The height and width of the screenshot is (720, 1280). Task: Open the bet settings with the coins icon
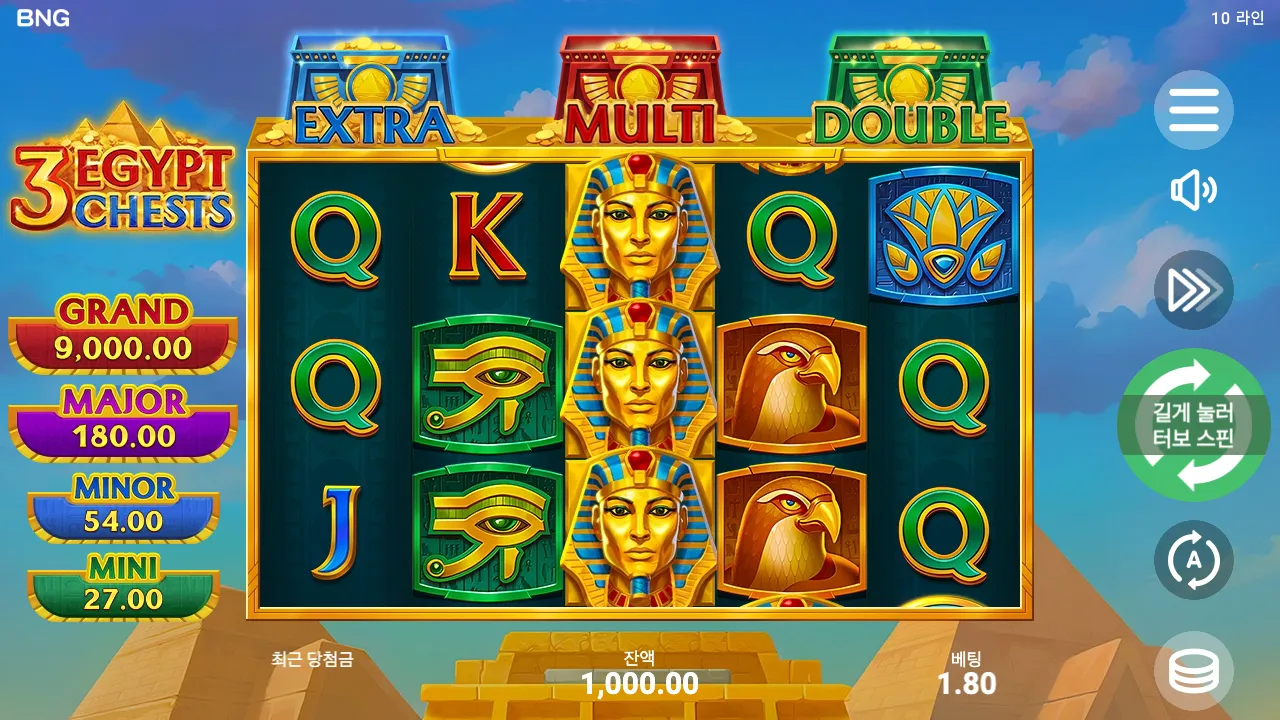pos(1196,668)
